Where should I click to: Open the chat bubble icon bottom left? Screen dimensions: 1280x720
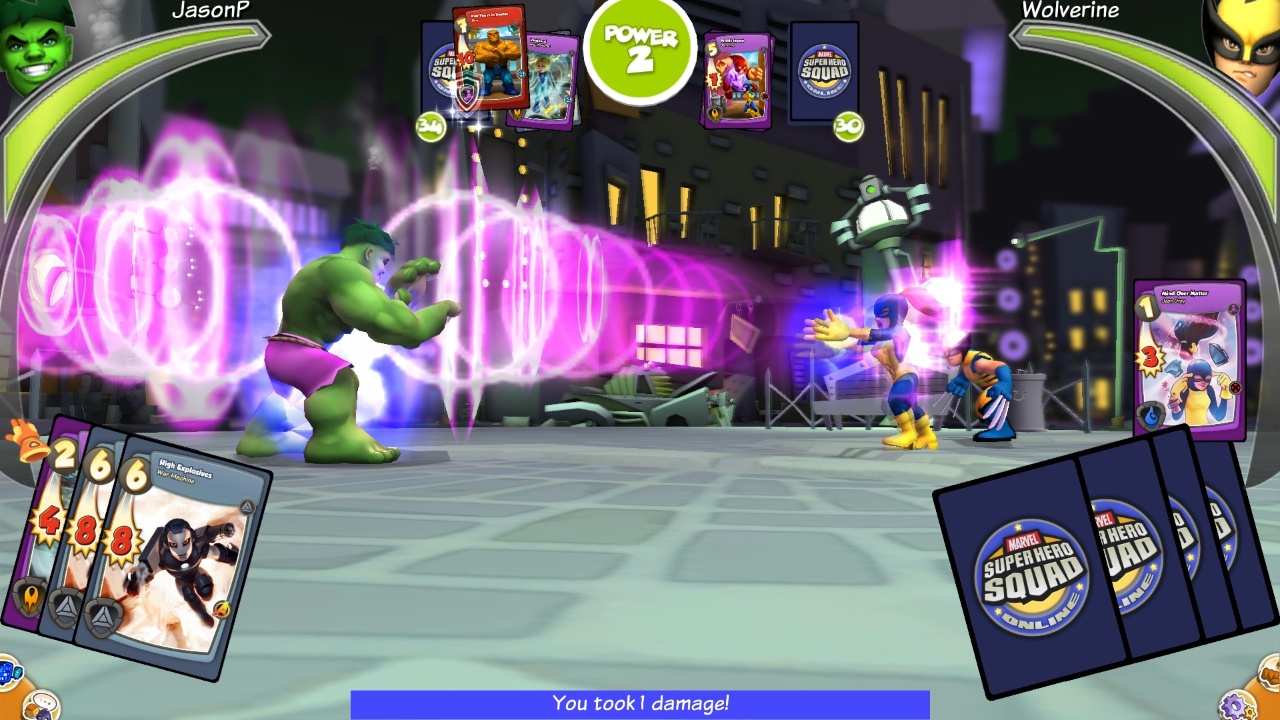tap(42, 704)
